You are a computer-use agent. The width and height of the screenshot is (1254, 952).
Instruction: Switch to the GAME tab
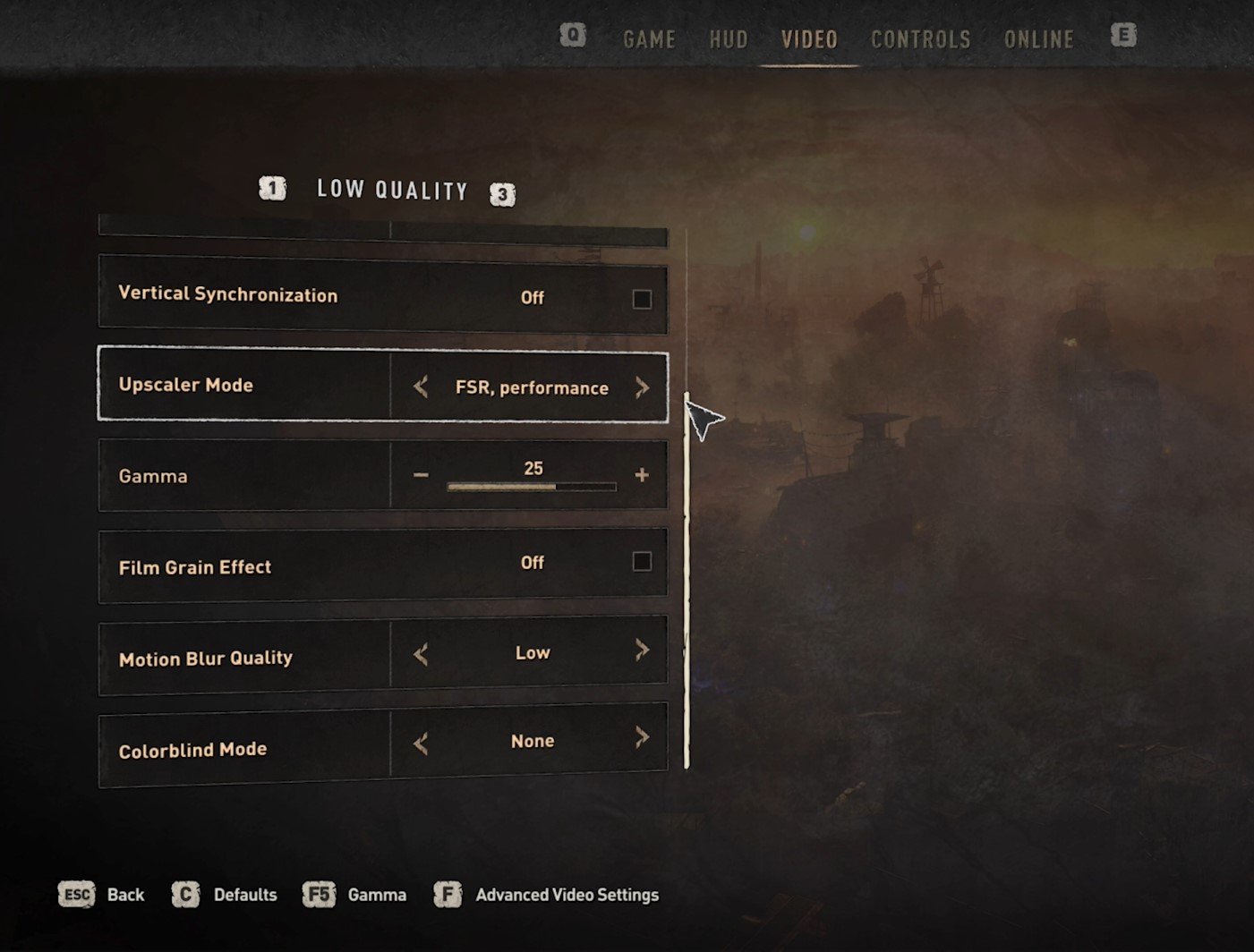pos(649,39)
